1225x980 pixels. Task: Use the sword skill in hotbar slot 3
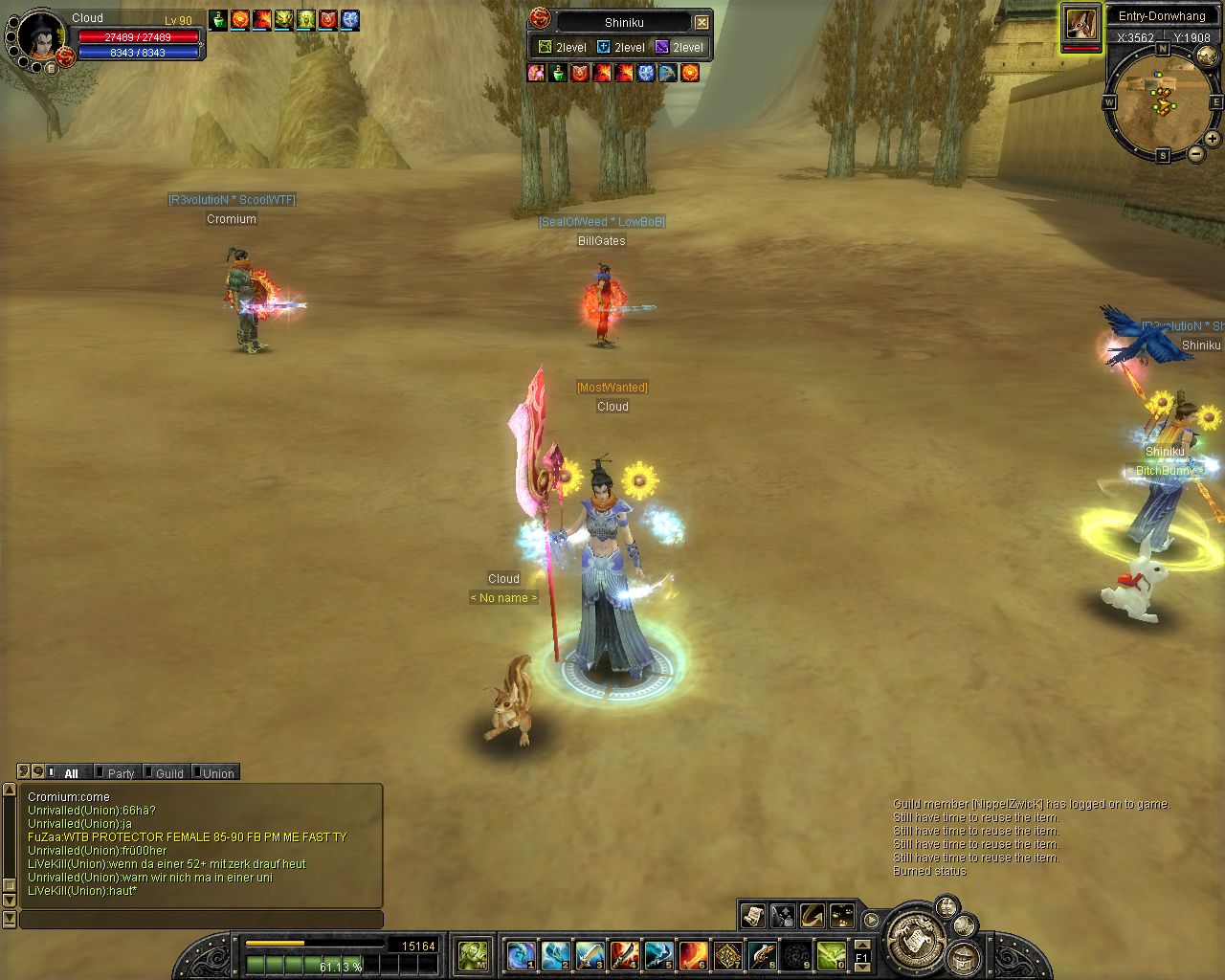pos(589,954)
